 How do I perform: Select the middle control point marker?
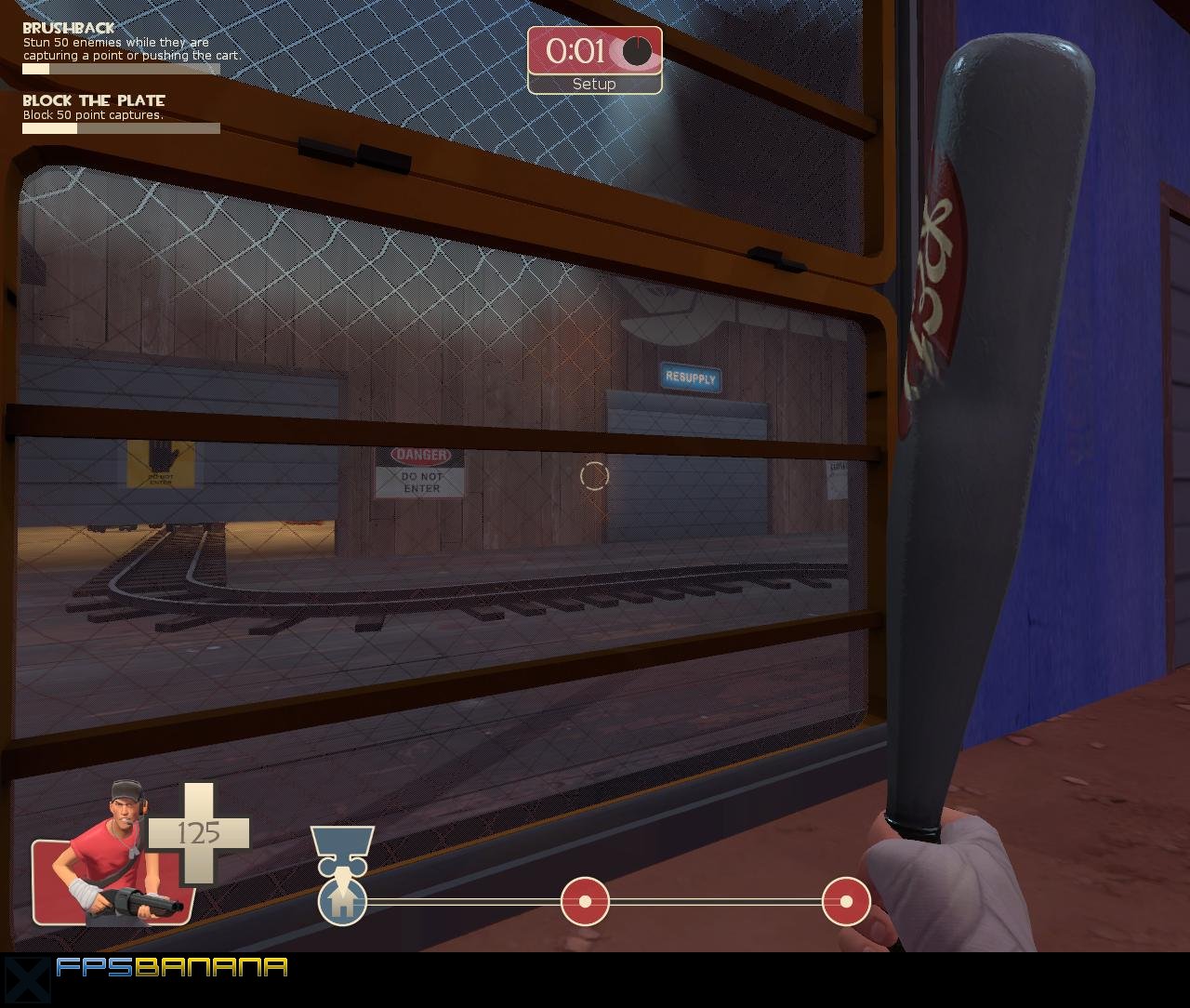(x=586, y=900)
